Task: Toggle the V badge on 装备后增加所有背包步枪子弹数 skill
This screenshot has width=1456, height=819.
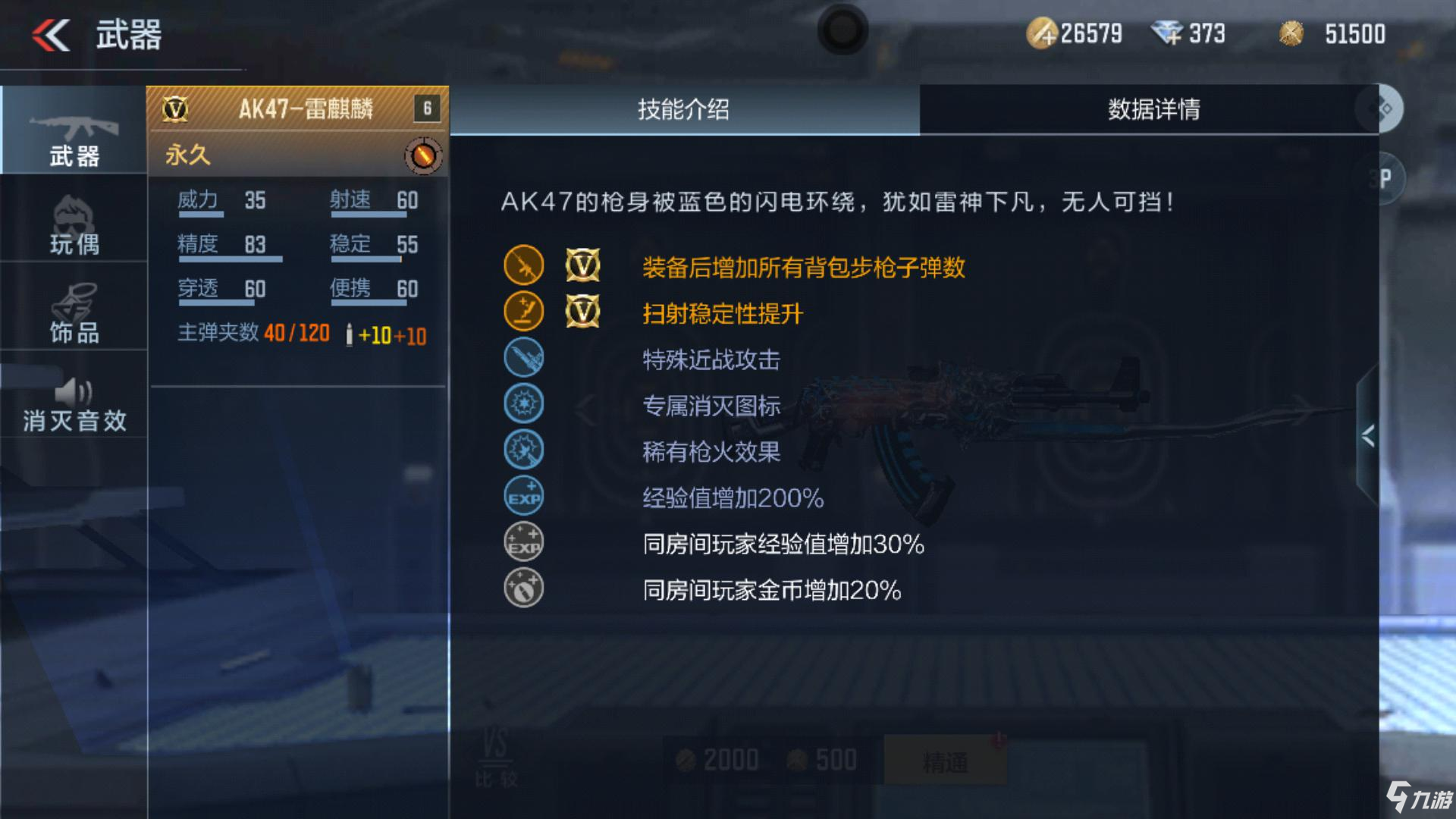Action: tap(583, 267)
